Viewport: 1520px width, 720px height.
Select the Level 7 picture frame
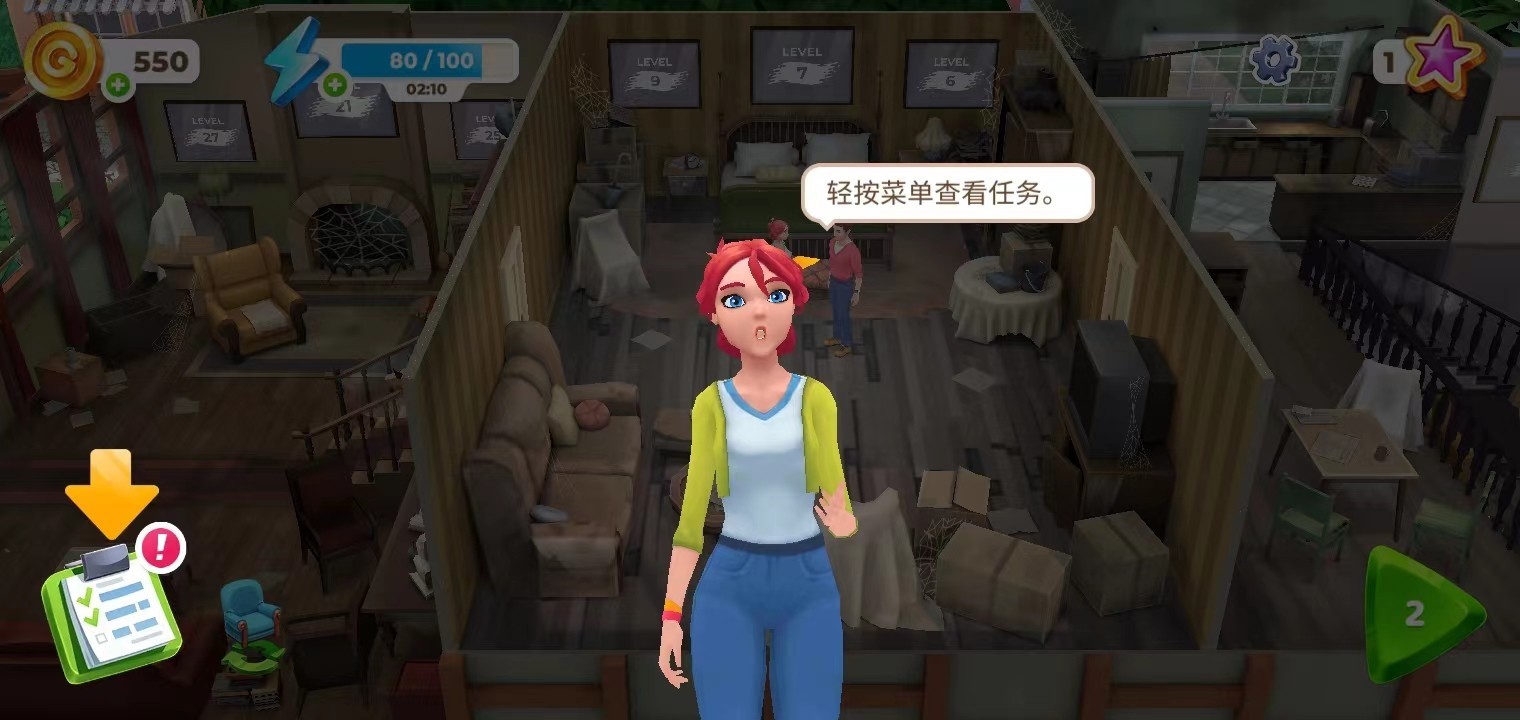click(800, 62)
